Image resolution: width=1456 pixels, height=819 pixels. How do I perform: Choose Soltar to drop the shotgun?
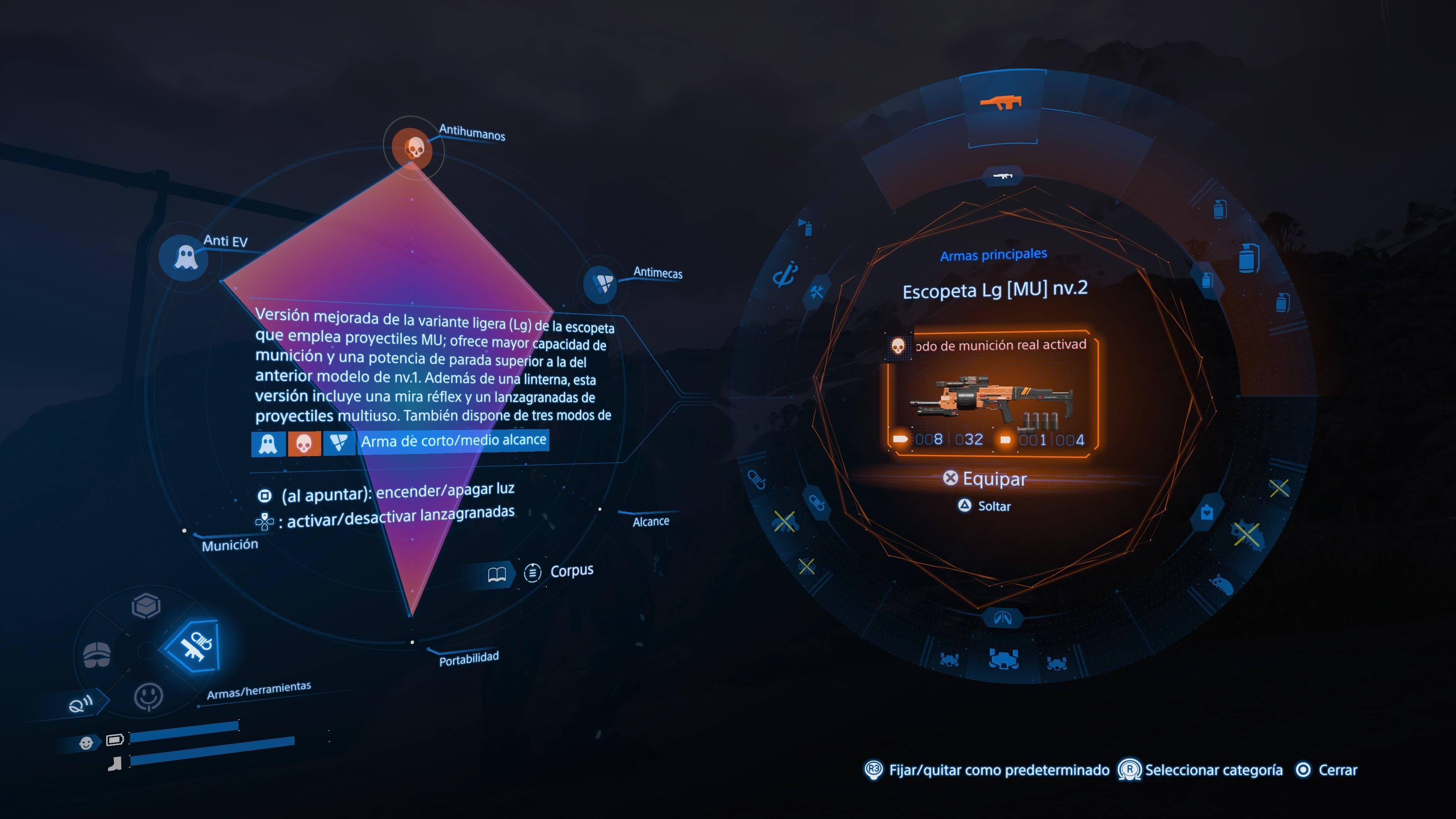point(986,506)
